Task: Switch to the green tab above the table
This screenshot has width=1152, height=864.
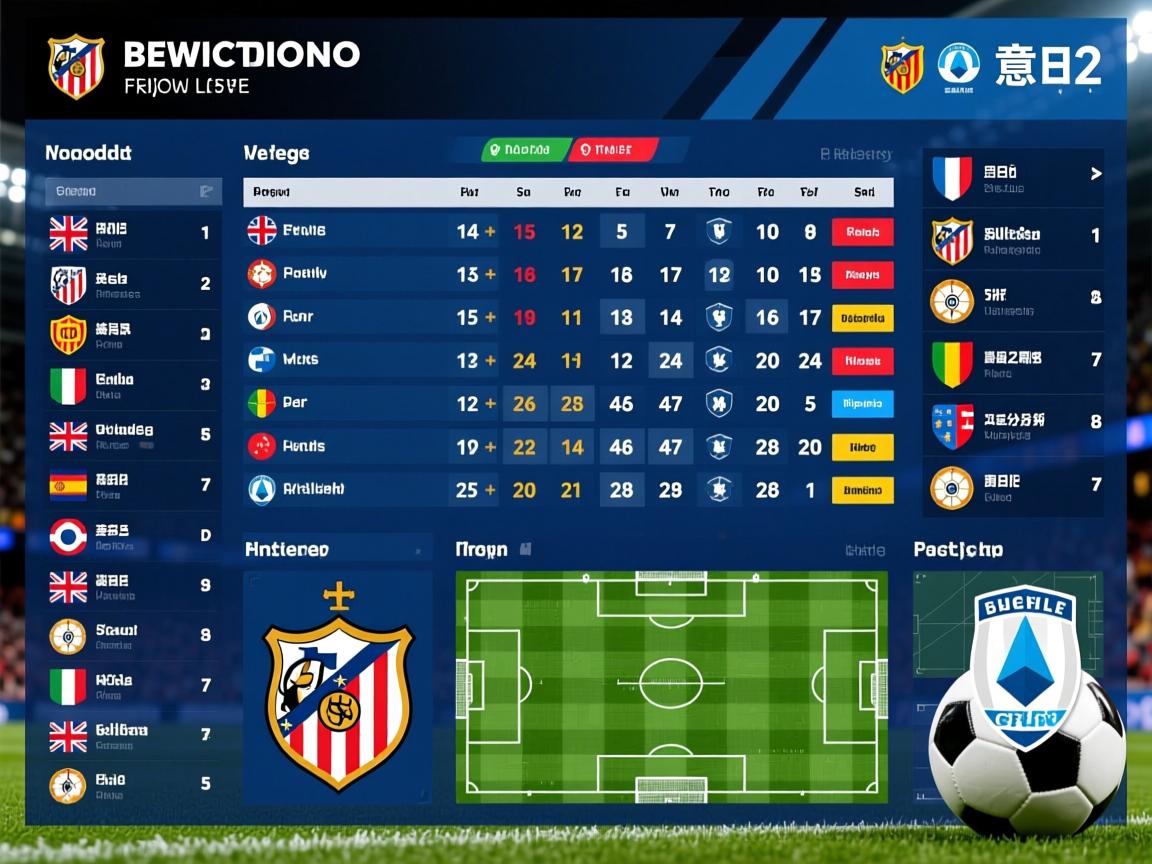Action: 516,150
